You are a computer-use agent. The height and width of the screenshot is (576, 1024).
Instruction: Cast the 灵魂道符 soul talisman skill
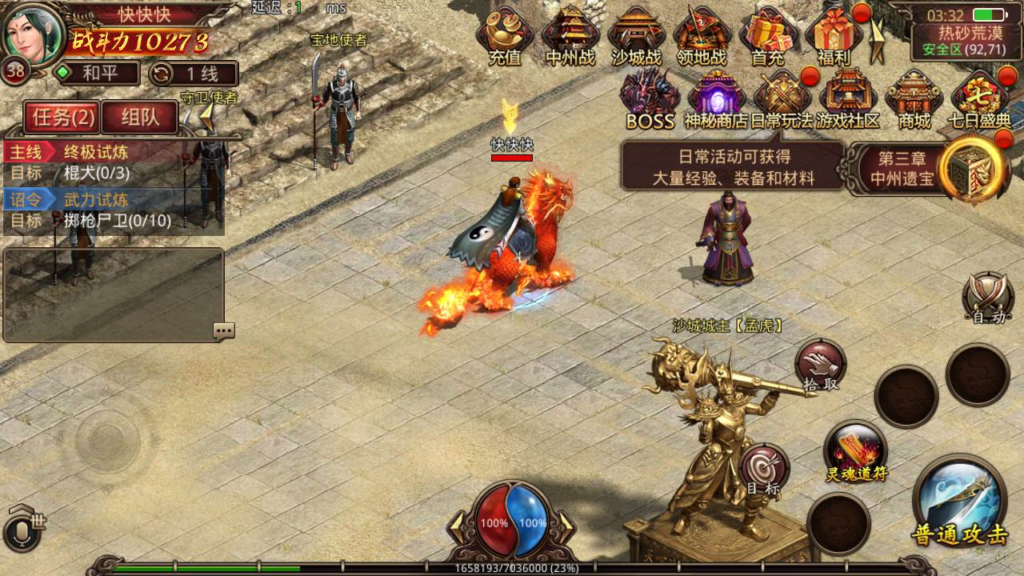point(856,451)
